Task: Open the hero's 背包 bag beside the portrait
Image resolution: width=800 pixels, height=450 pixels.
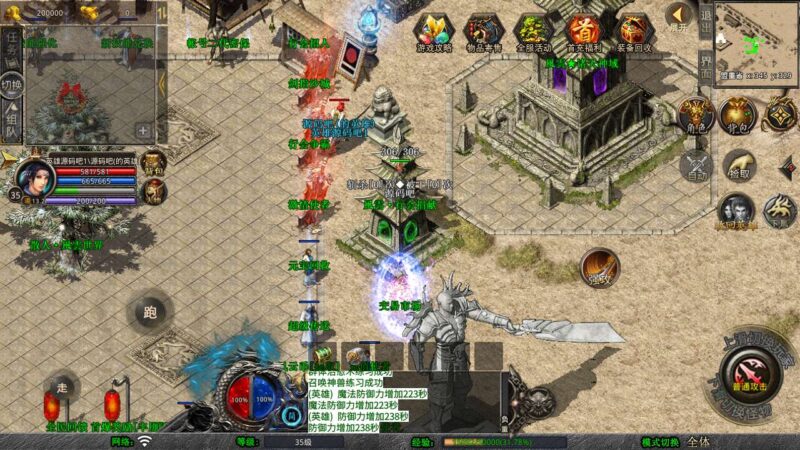Action: [x=153, y=163]
